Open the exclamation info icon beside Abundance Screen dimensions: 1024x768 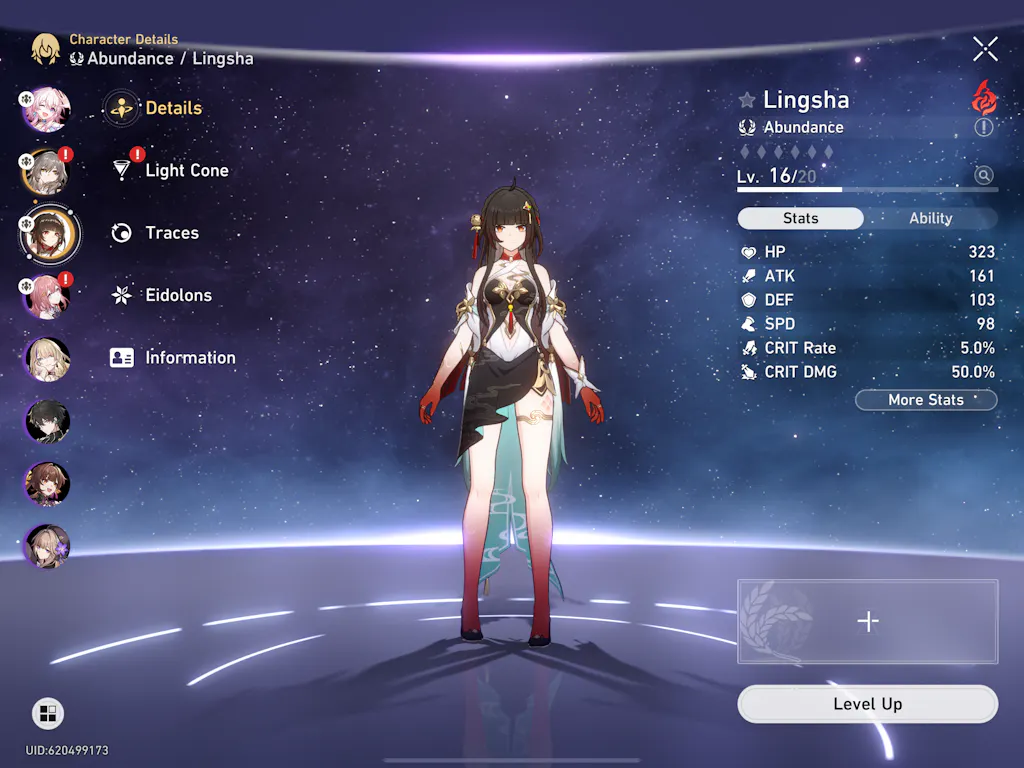click(984, 128)
